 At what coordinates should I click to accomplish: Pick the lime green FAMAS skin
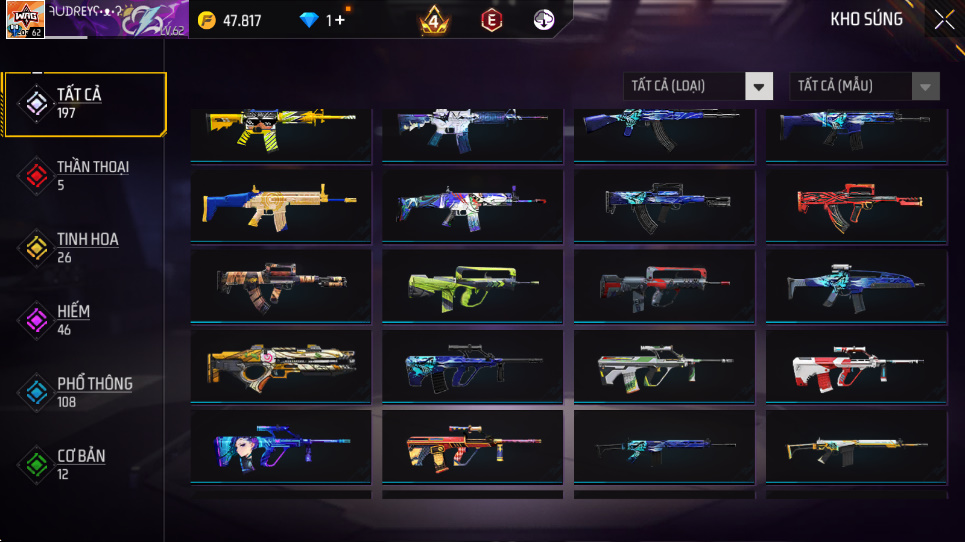pos(472,286)
